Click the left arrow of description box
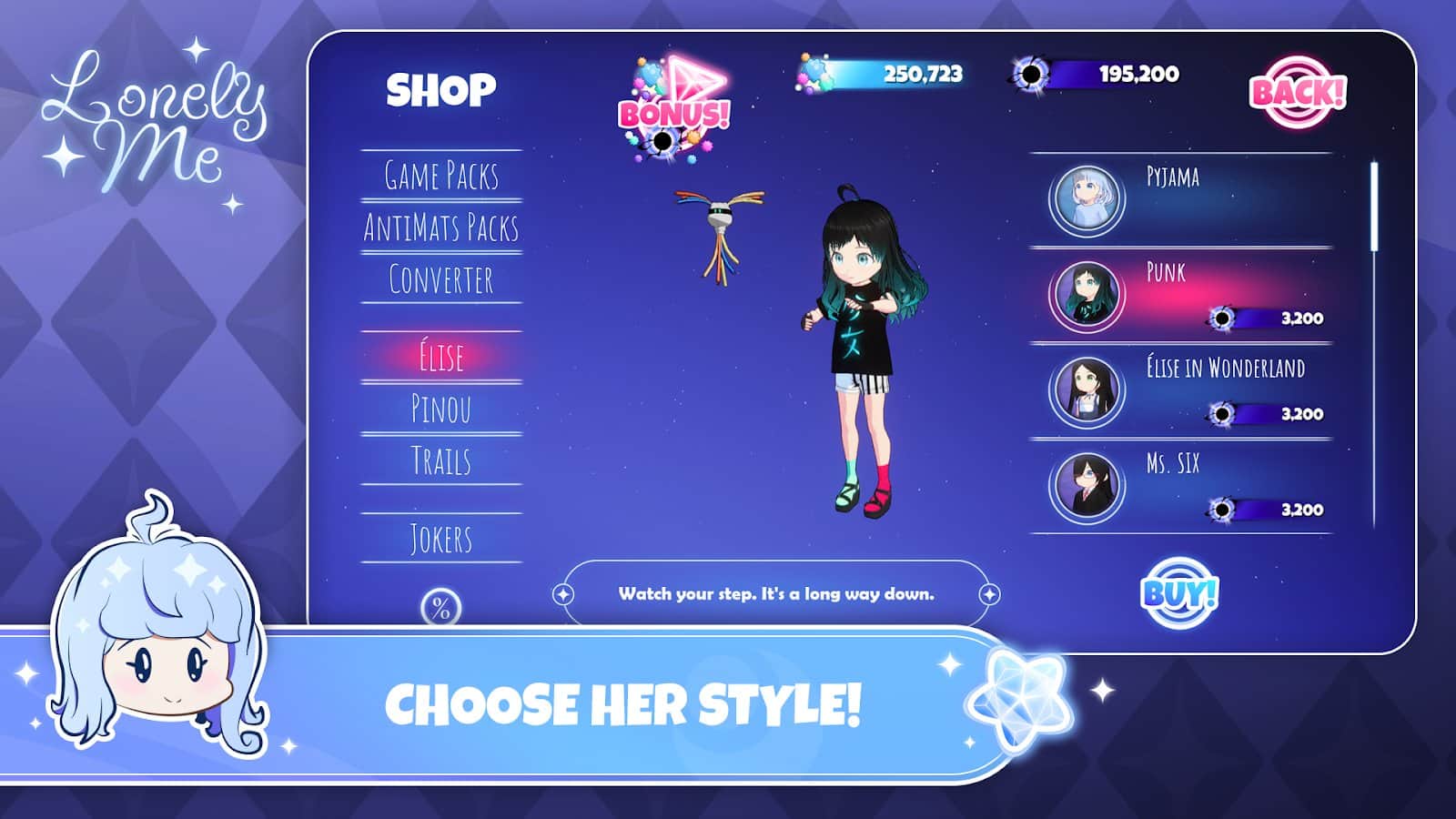This screenshot has width=1456, height=819. point(563,594)
